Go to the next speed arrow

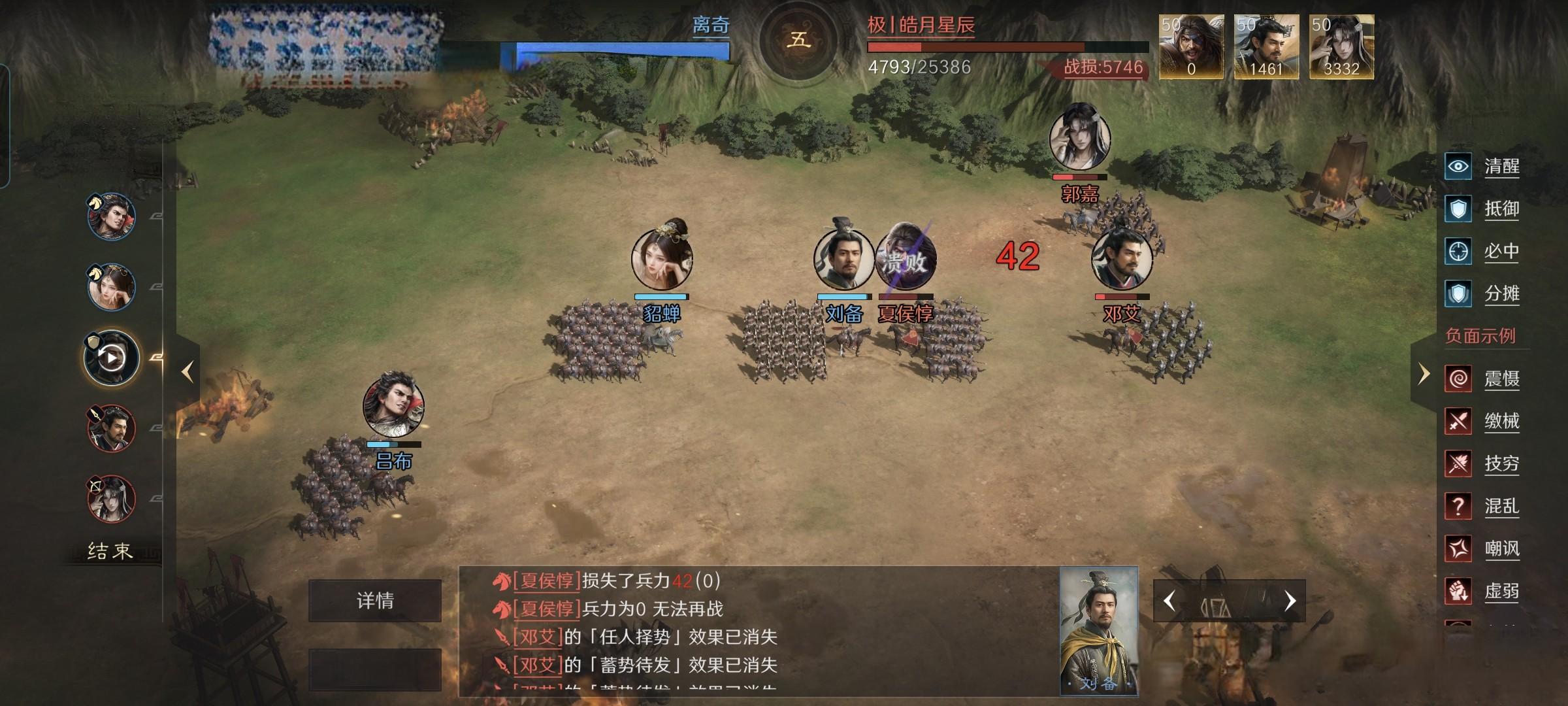(1290, 601)
